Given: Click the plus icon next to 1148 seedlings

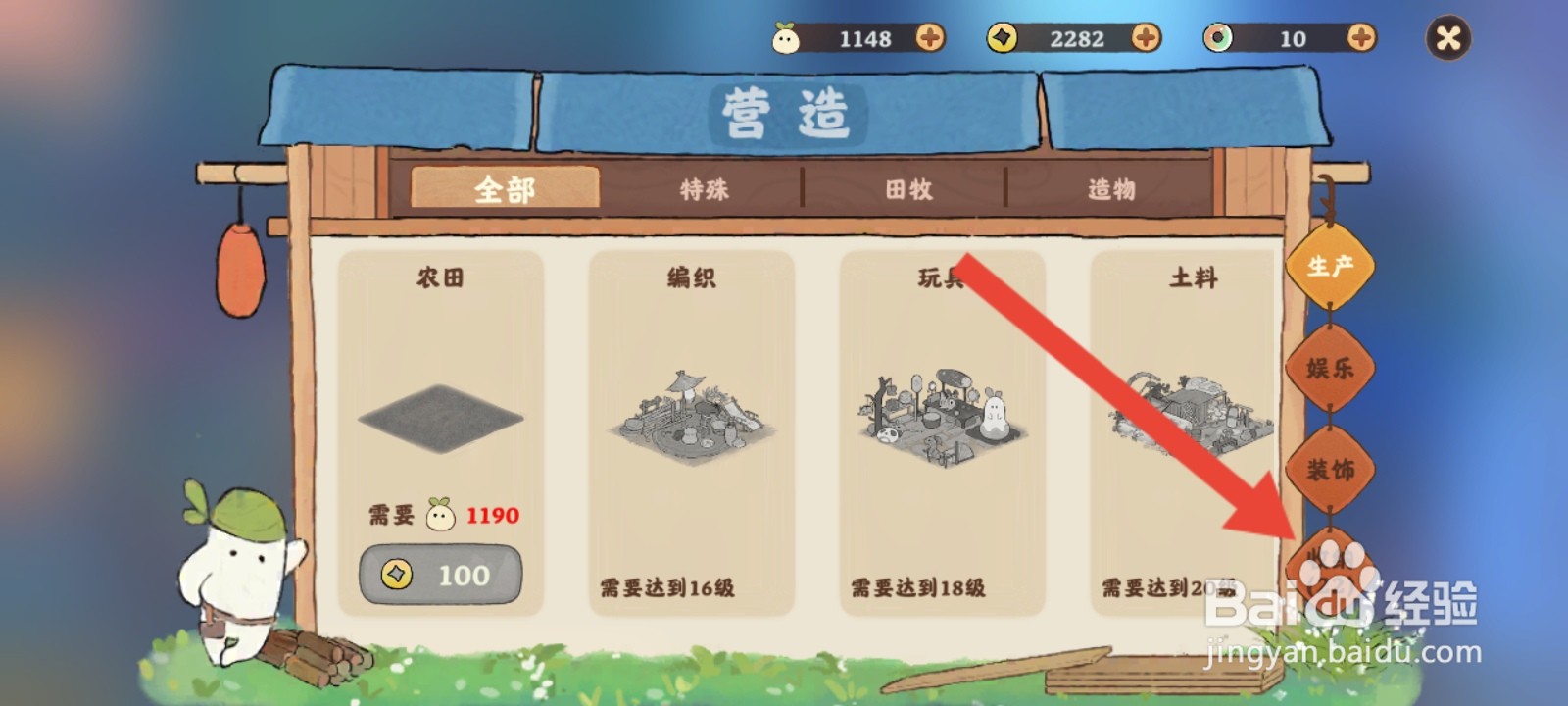Looking at the screenshot, I should tap(929, 39).
